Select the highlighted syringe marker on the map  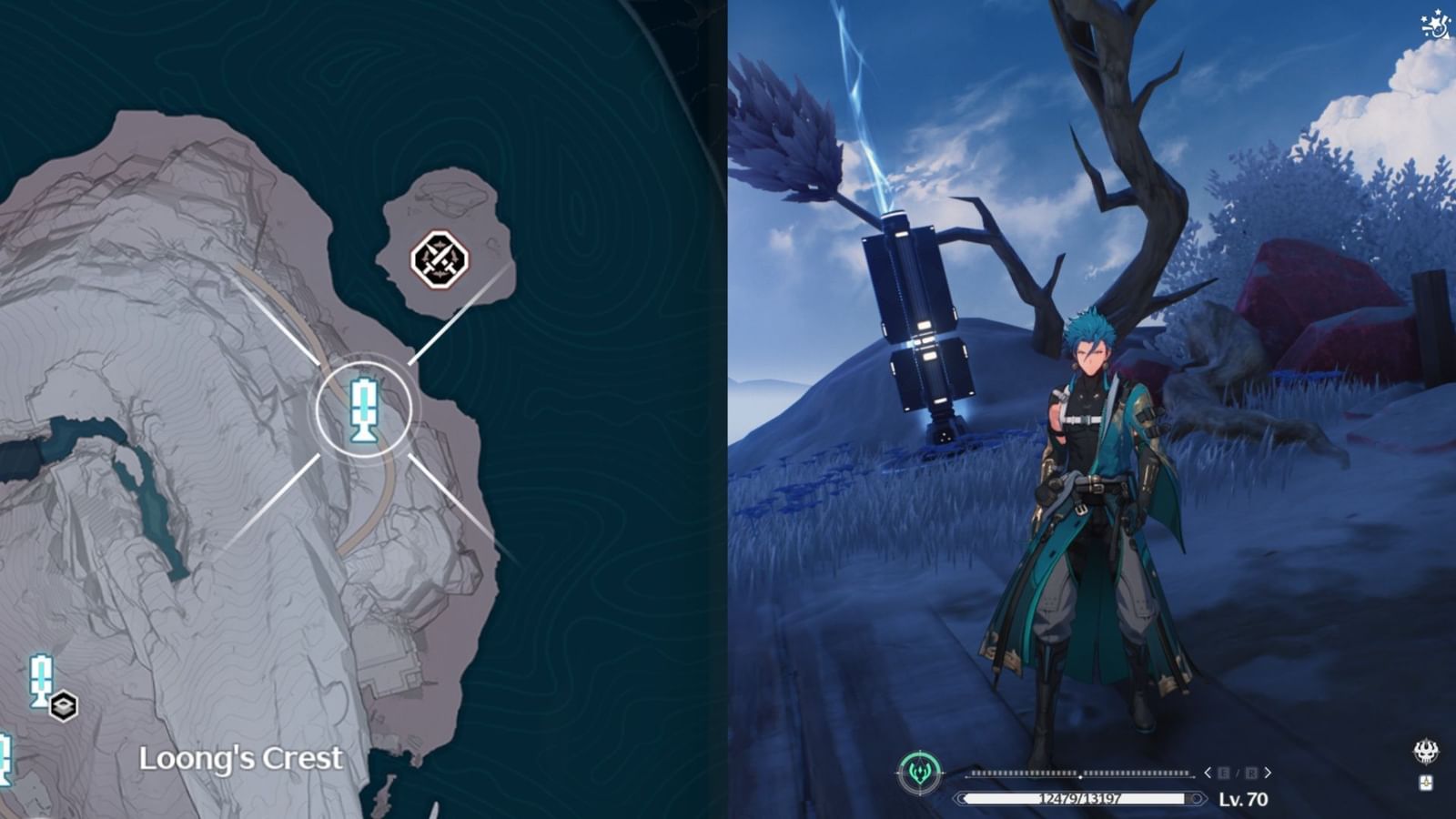click(365, 409)
